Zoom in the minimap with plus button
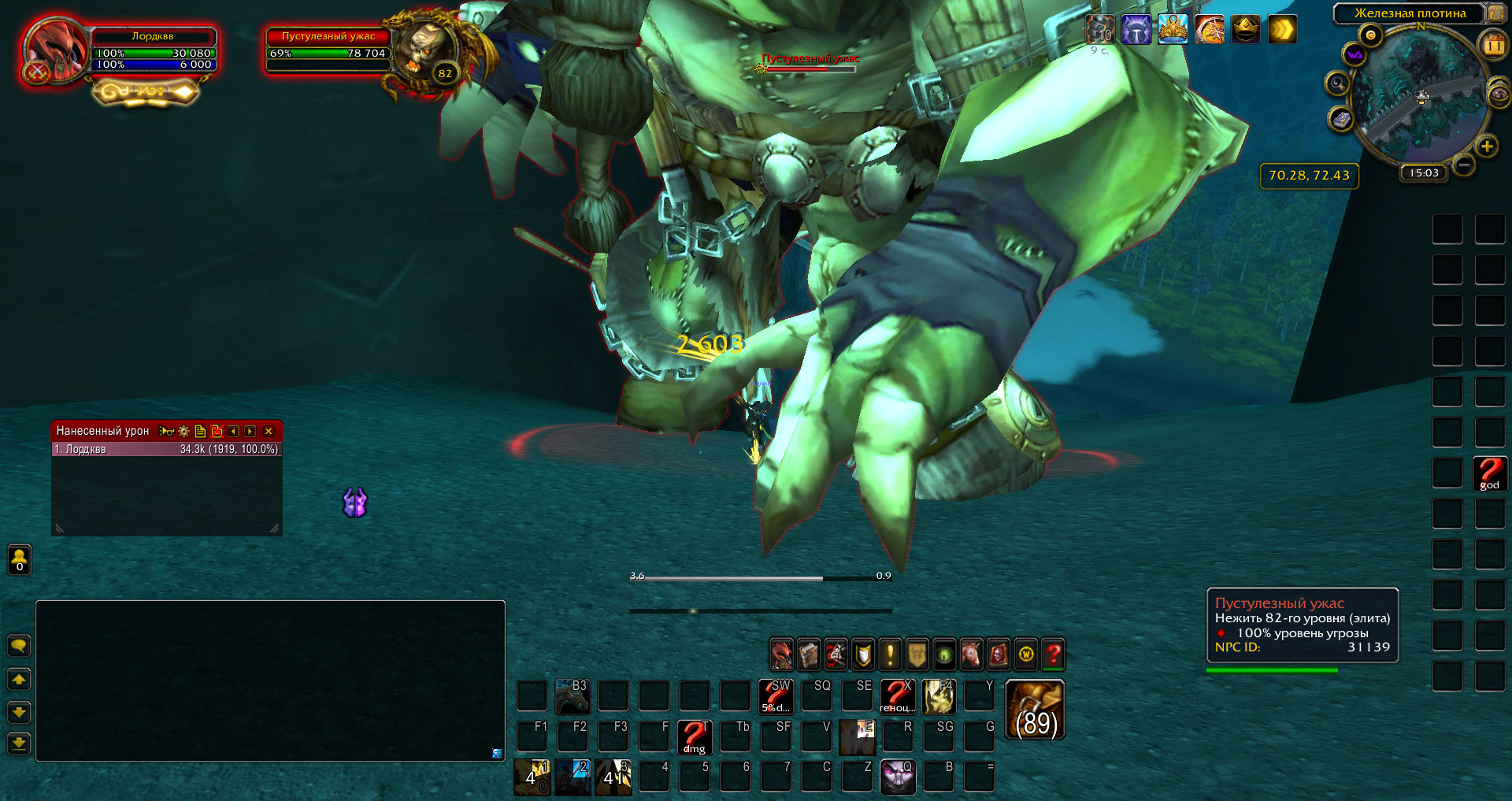 (x=1487, y=146)
